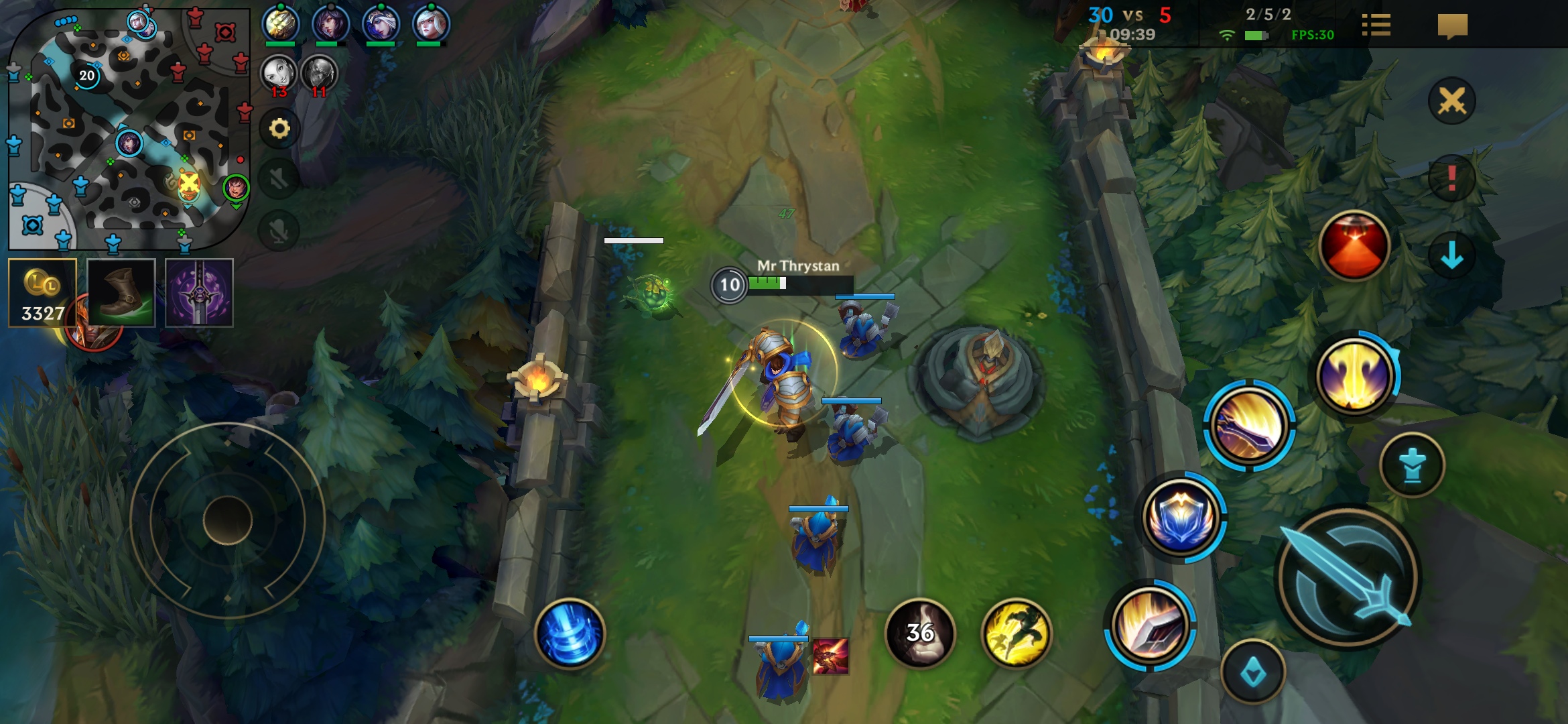Toggle the muted speaker button
Screen dimensions: 1568x724
[279, 179]
